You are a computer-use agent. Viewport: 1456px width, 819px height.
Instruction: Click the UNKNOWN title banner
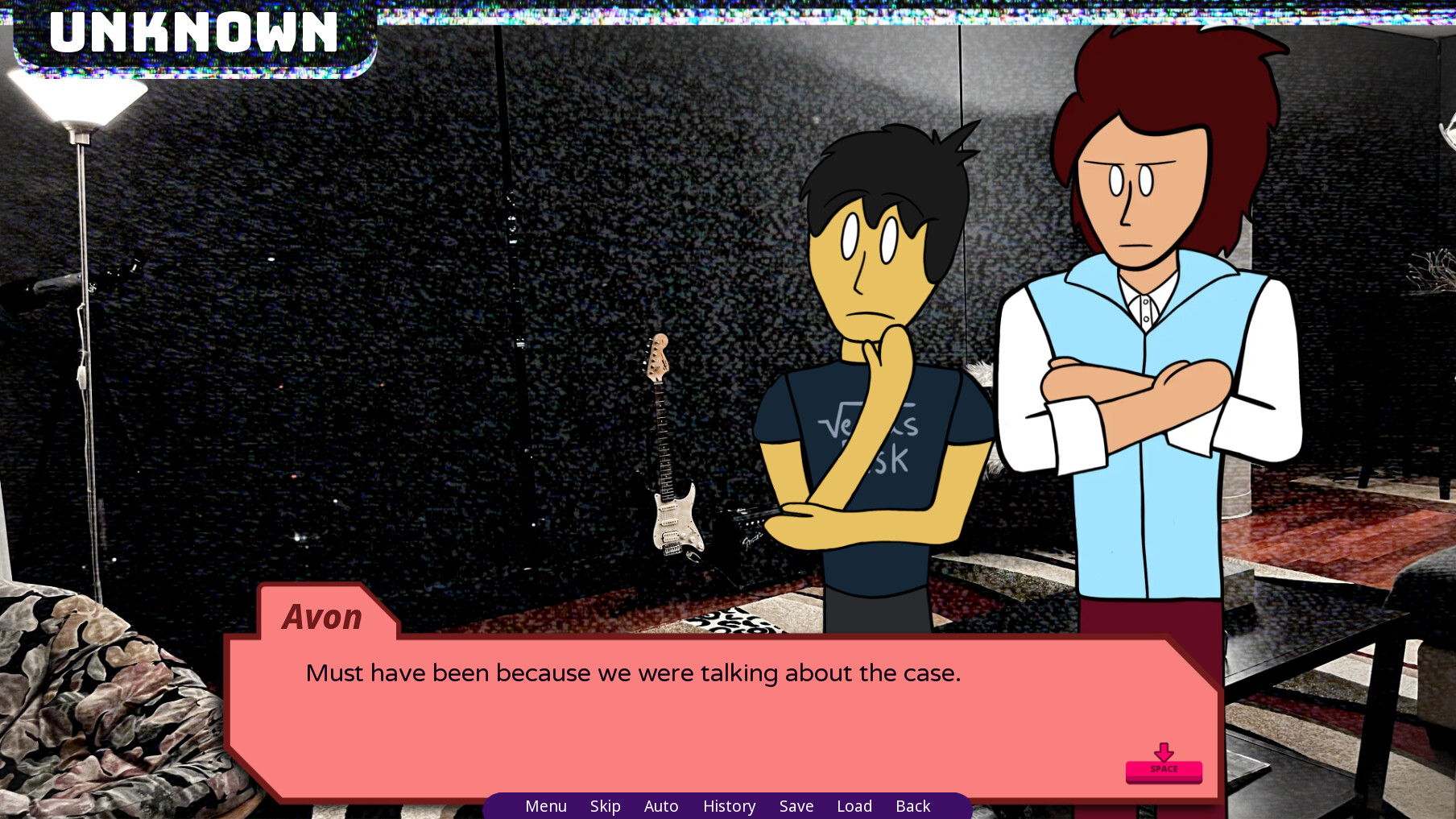click(193, 34)
